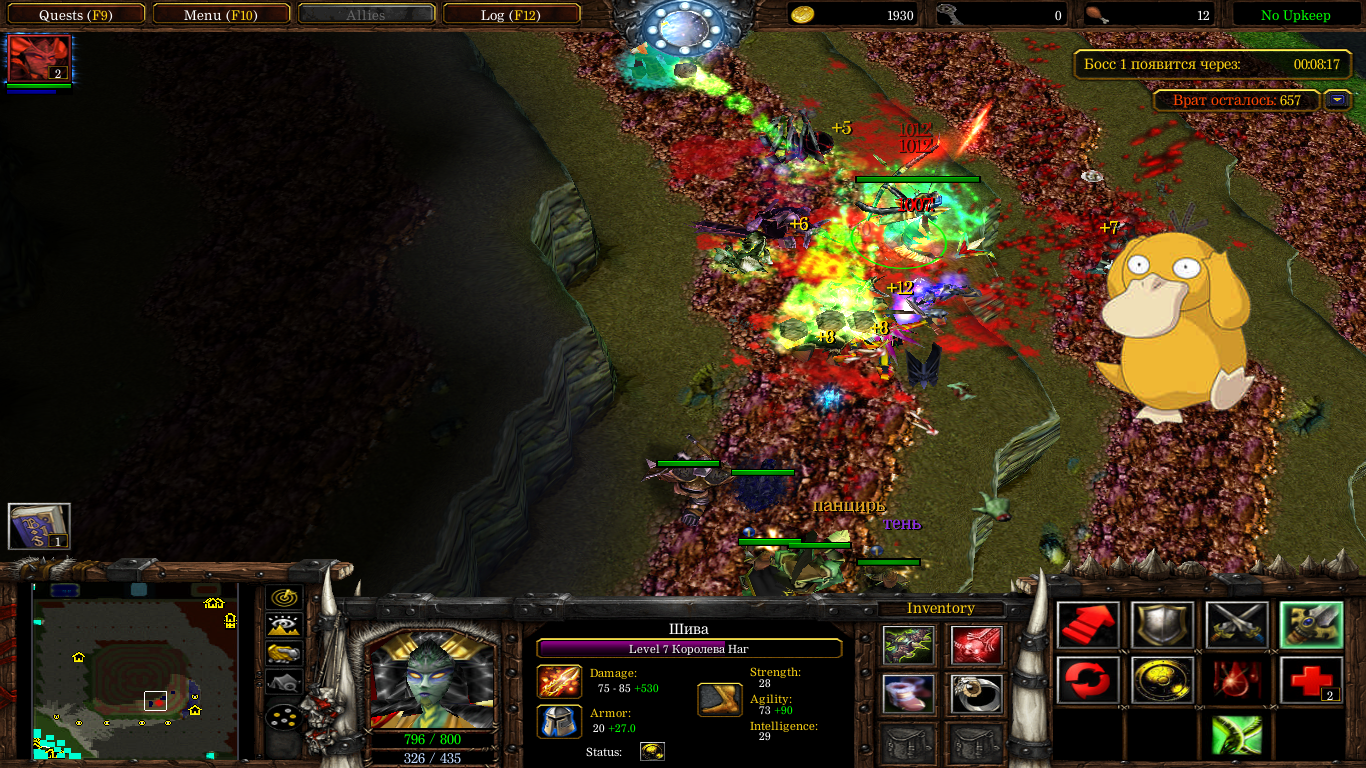
Task: Toggle formation movement button
Action: [x=285, y=718]
